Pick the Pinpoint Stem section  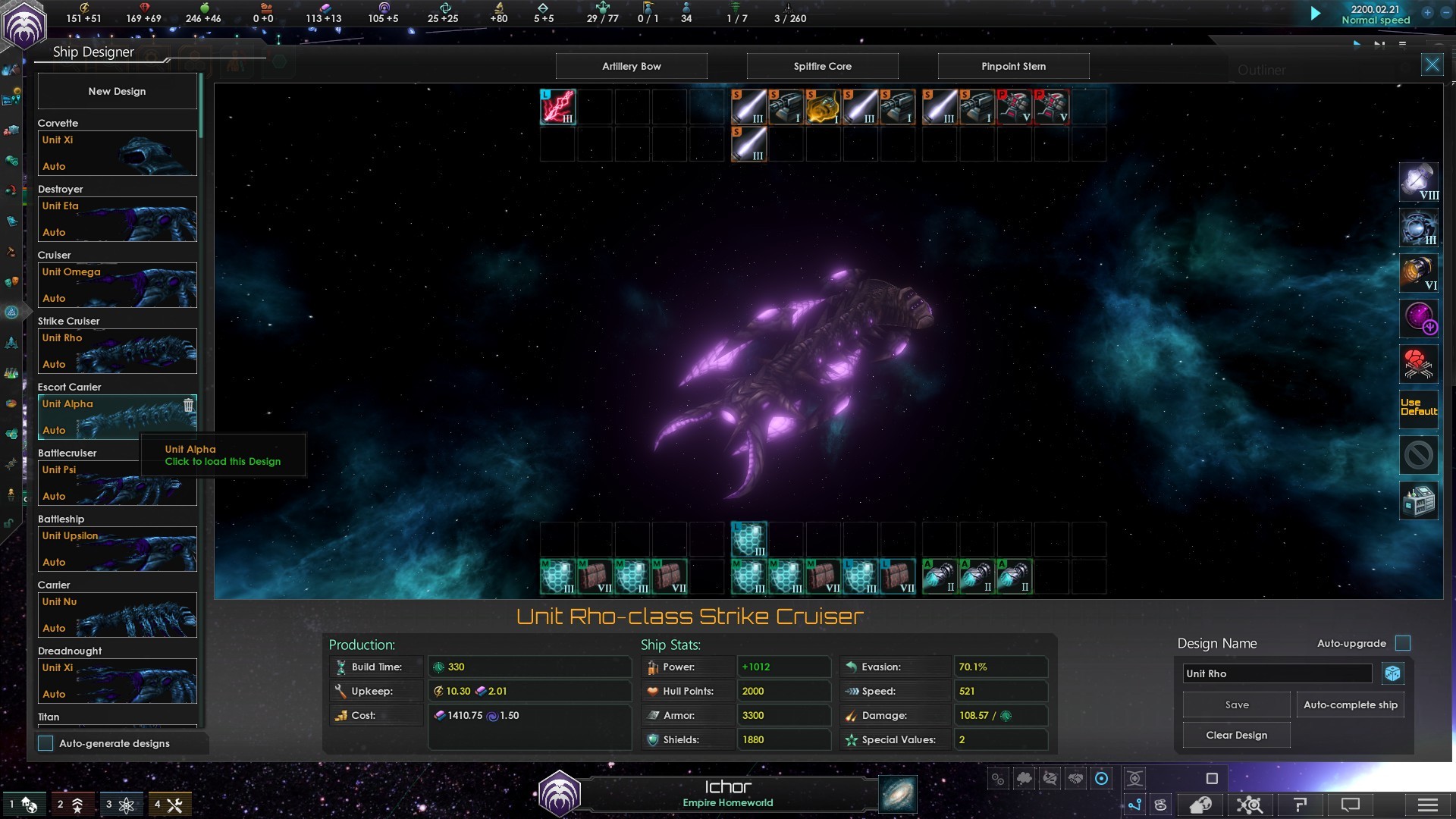tap(1013, 66)
